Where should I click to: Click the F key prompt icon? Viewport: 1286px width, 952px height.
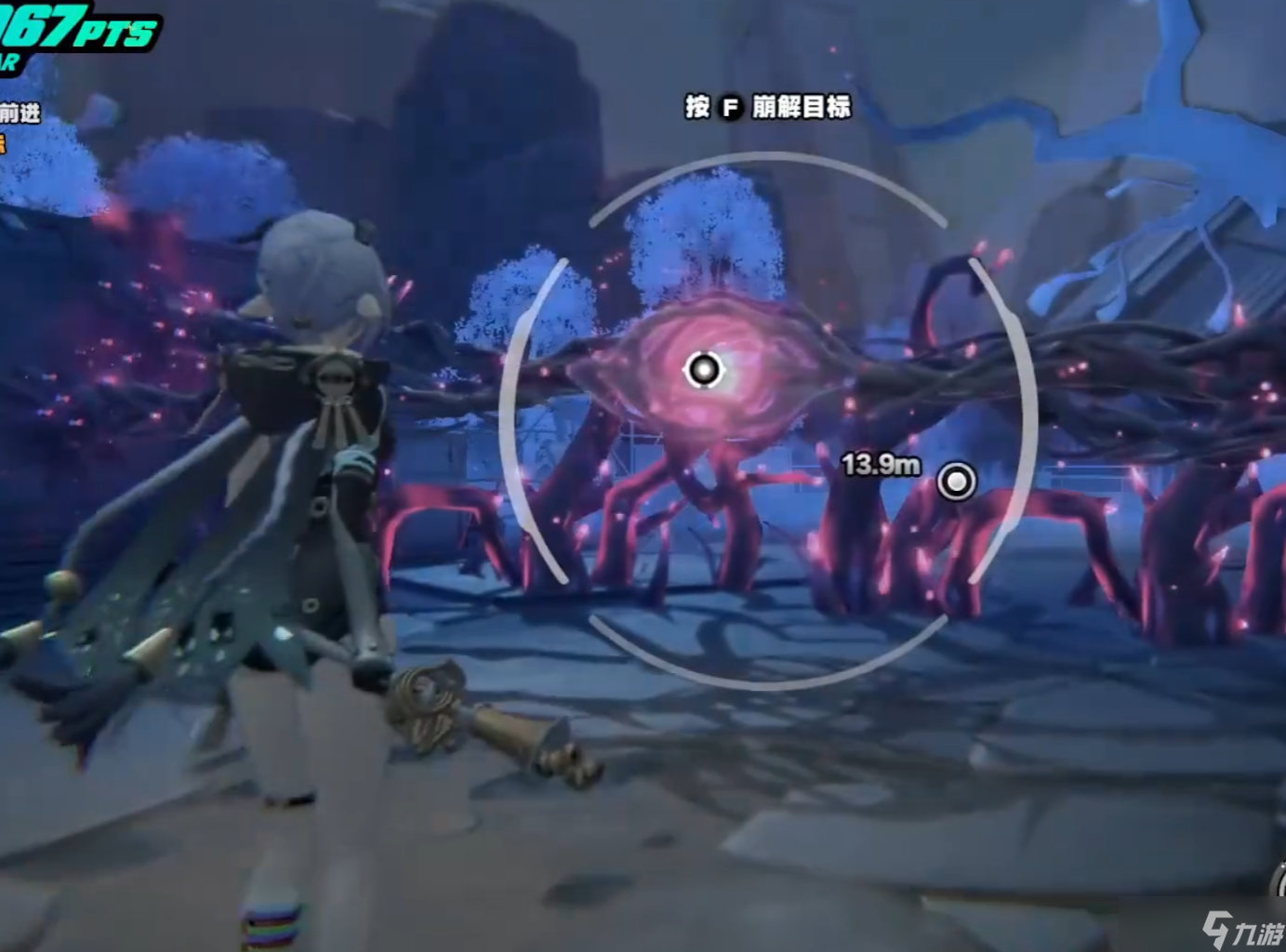[x=731, y=108]
